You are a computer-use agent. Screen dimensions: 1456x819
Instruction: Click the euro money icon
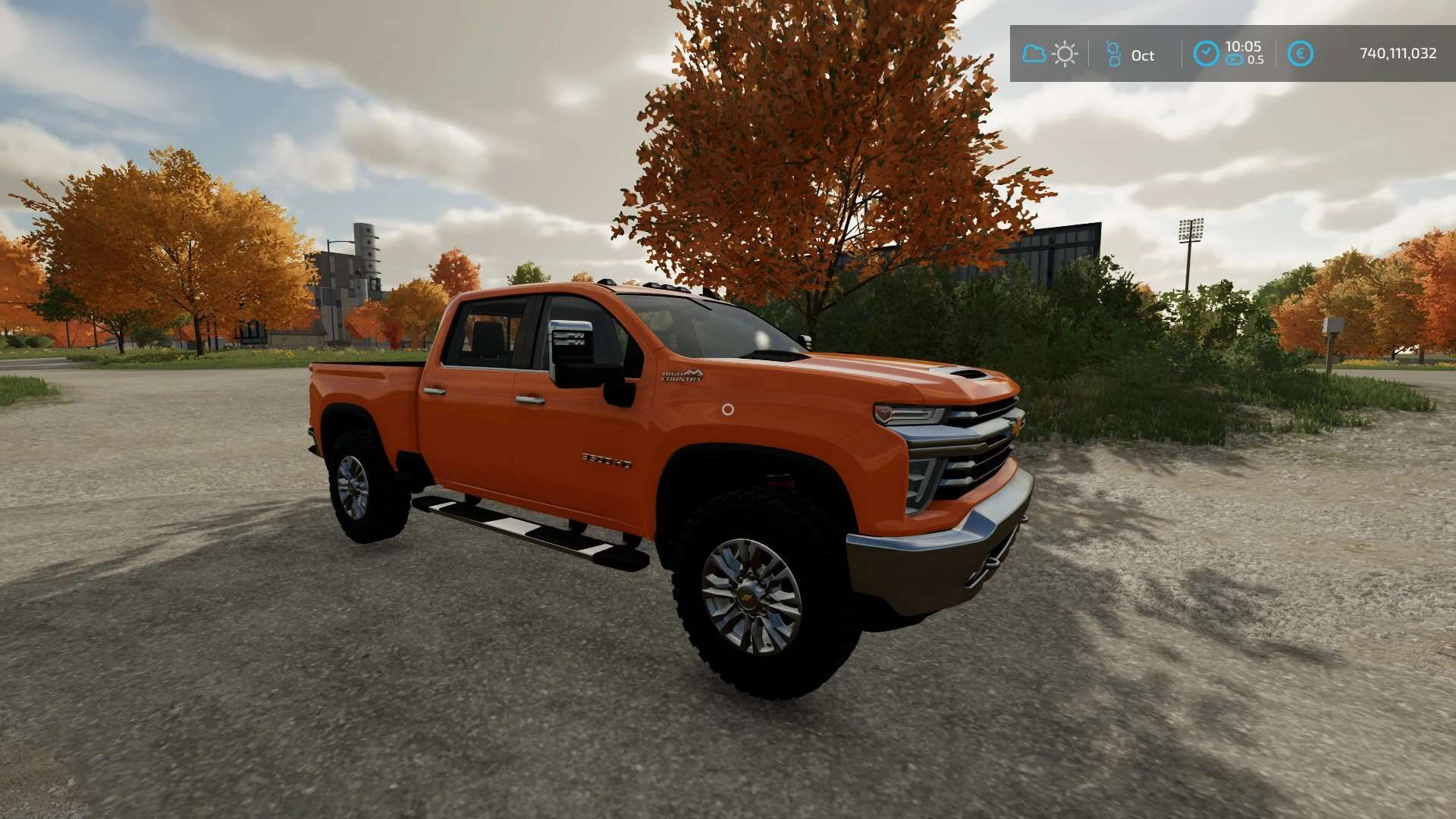[x=1300, y=54]
